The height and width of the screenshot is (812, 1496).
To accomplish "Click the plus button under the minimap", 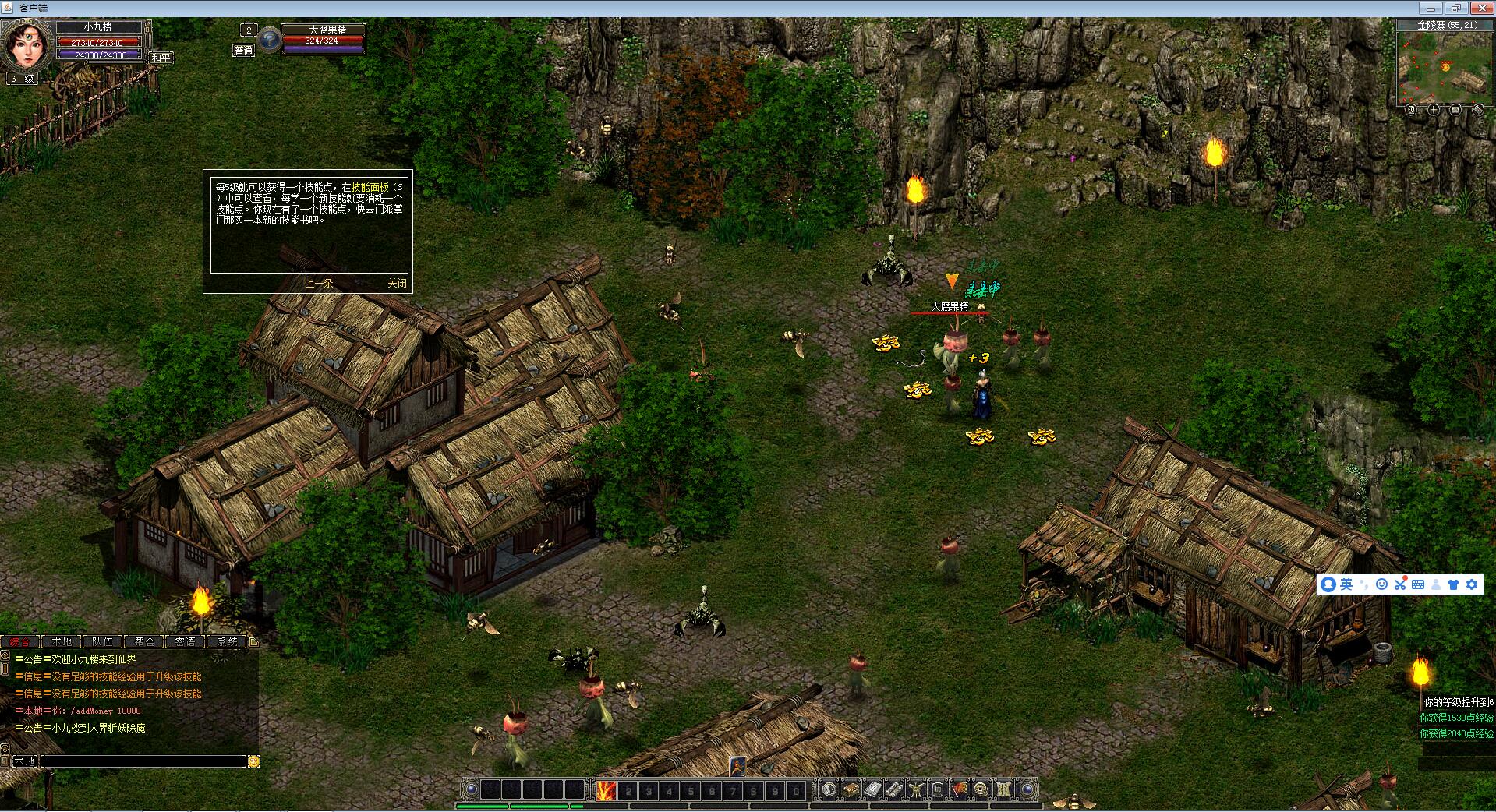I will pyautogui.click(x=1434, y=110).
